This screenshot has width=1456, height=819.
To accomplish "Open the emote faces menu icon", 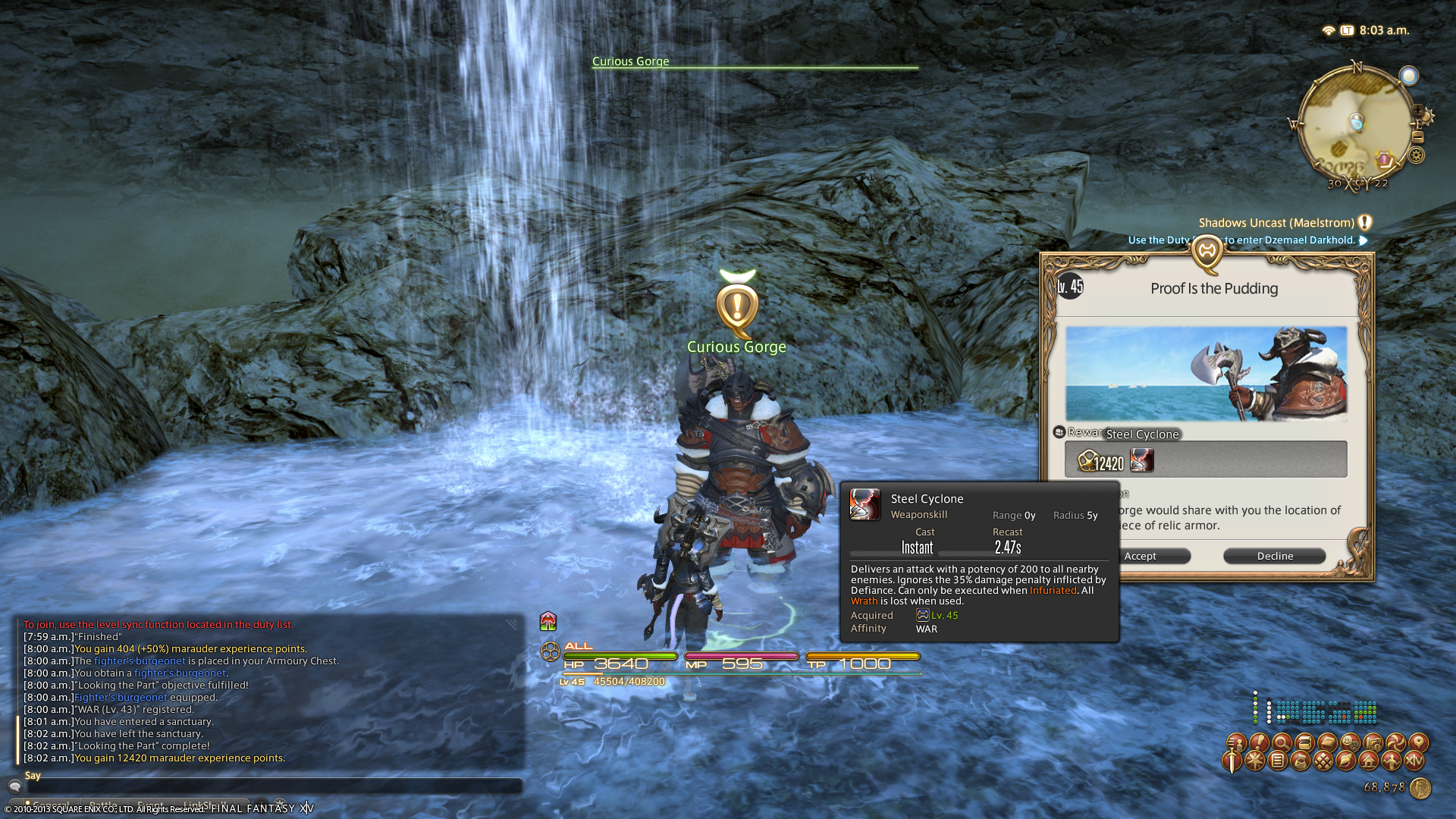I will tap(1350, 742).
